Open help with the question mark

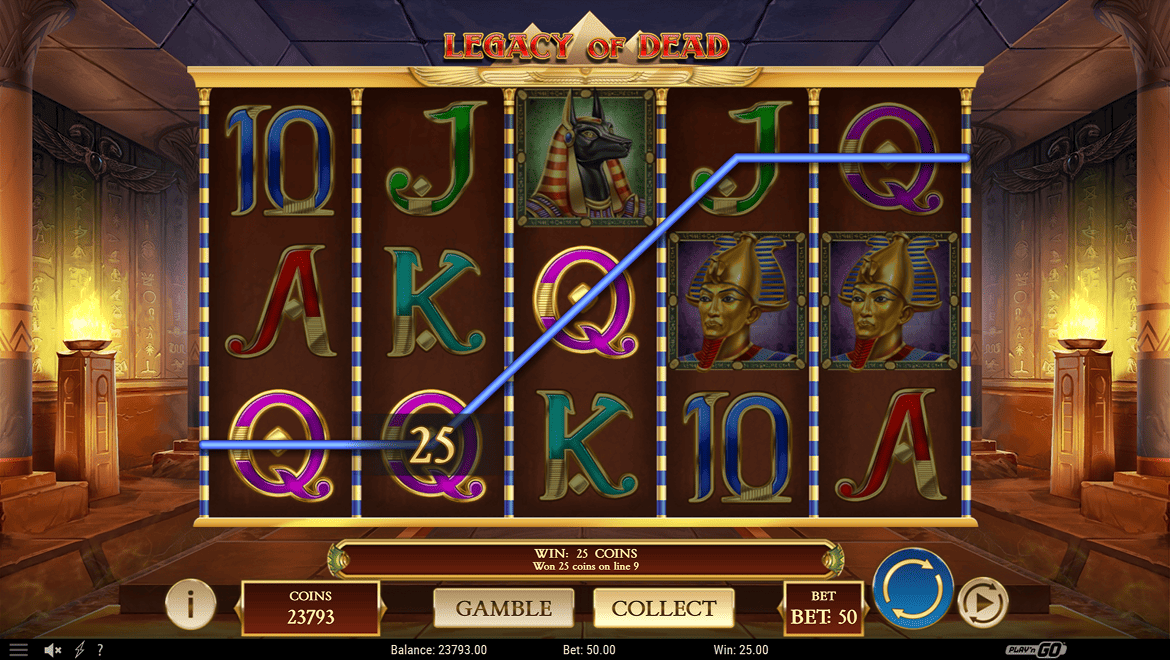tap(100, 650)
